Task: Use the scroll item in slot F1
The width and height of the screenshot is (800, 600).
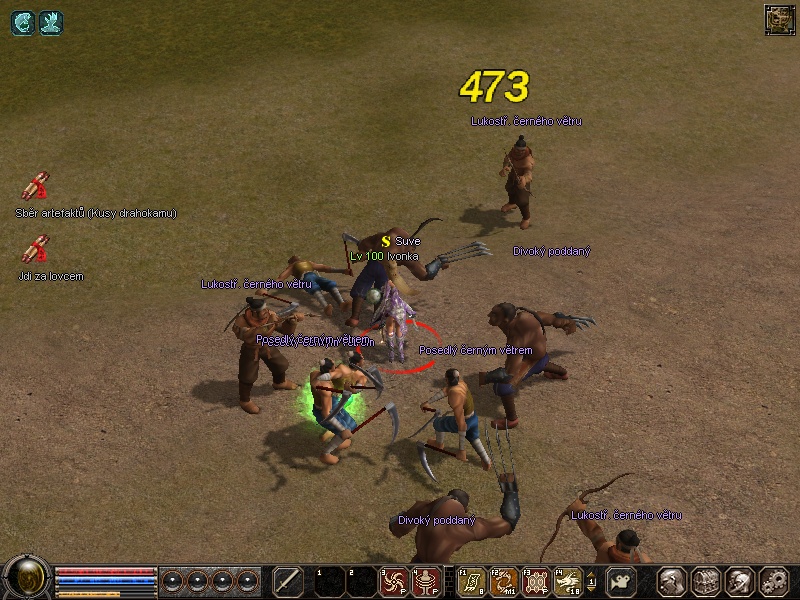Action: (471, 581)
